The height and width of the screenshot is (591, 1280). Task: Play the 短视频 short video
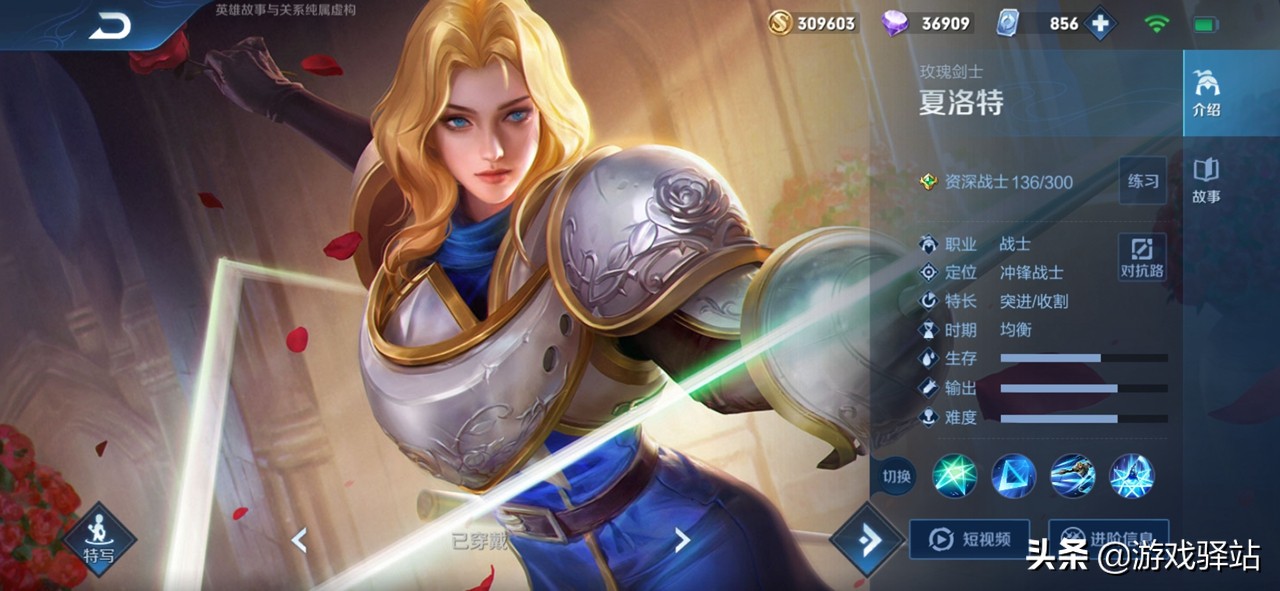(970, 540)
